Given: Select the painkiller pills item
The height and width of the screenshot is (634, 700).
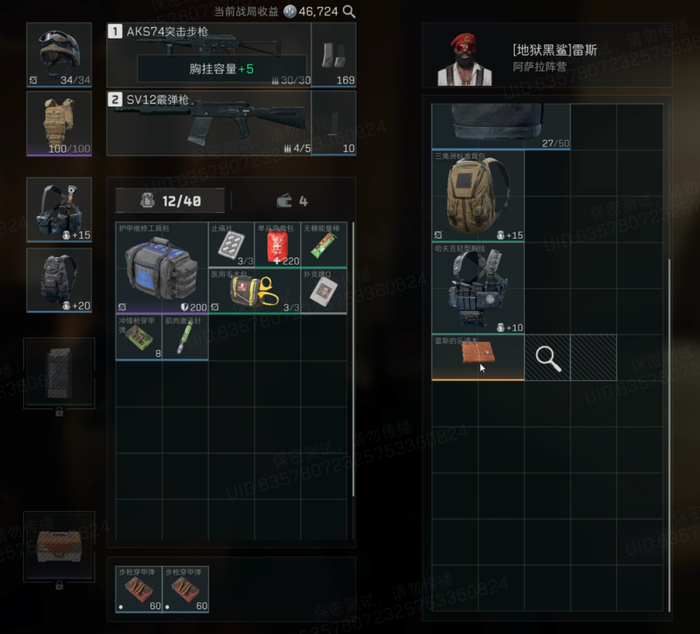Looking at the screenshot, I should click(x=231, y=244).
